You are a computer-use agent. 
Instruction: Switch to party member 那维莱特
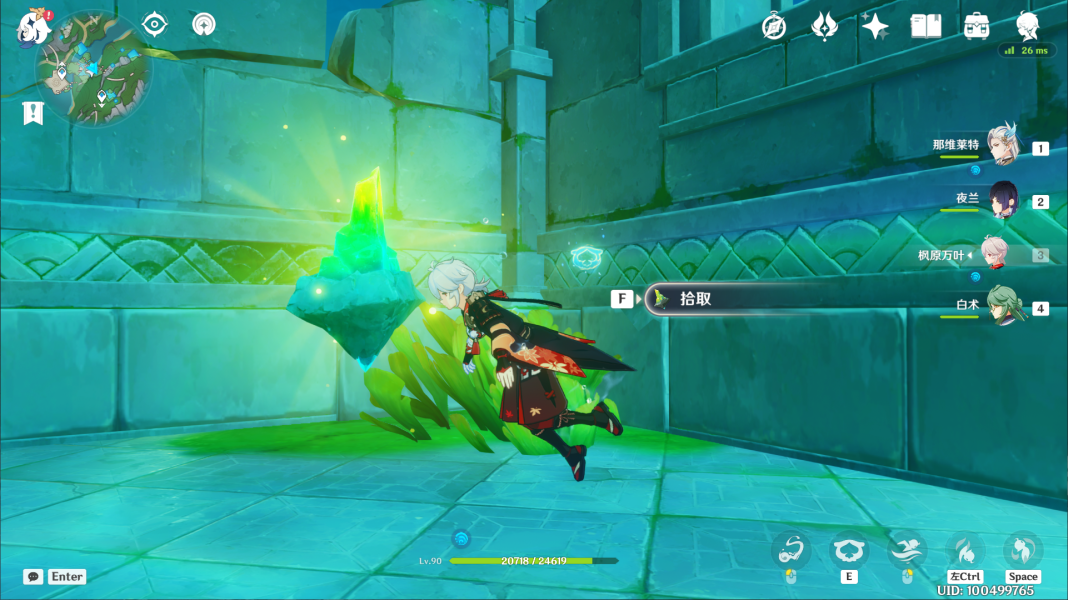click(1001, 146)
